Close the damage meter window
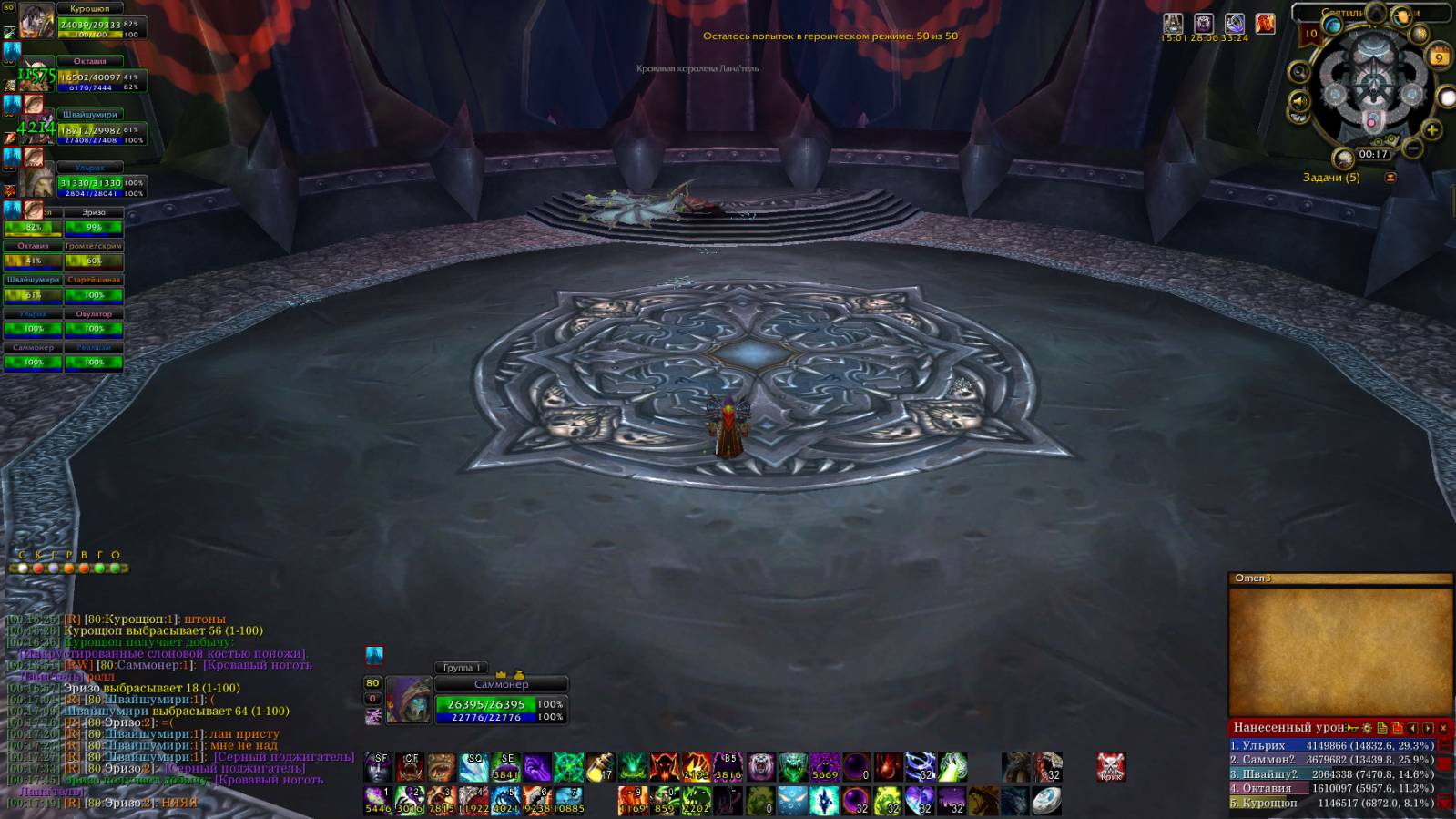Viewport: 1456px width, 819px height. point(1443,728)
